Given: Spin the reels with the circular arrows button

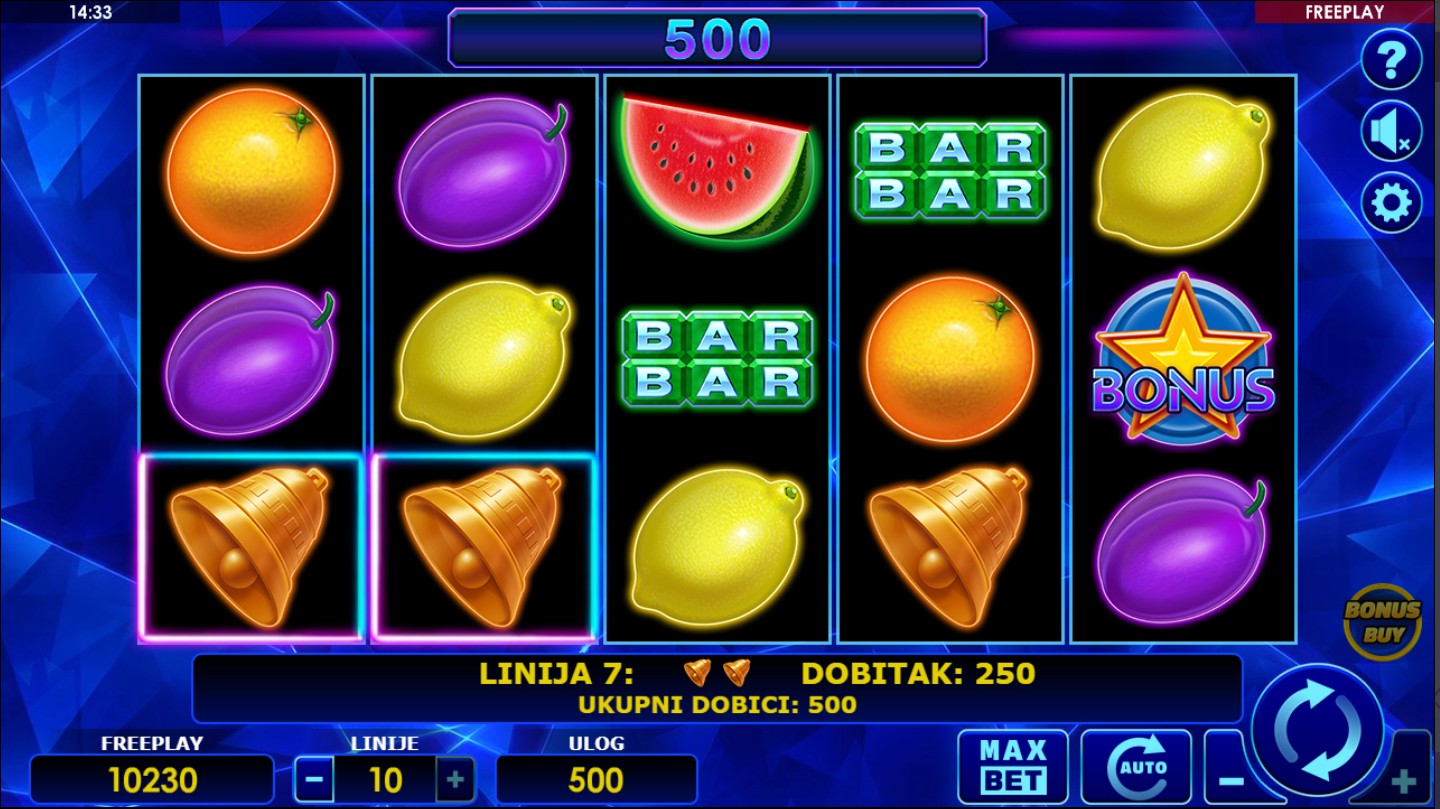Looking at the screenshot, I should coord(1318,731).
